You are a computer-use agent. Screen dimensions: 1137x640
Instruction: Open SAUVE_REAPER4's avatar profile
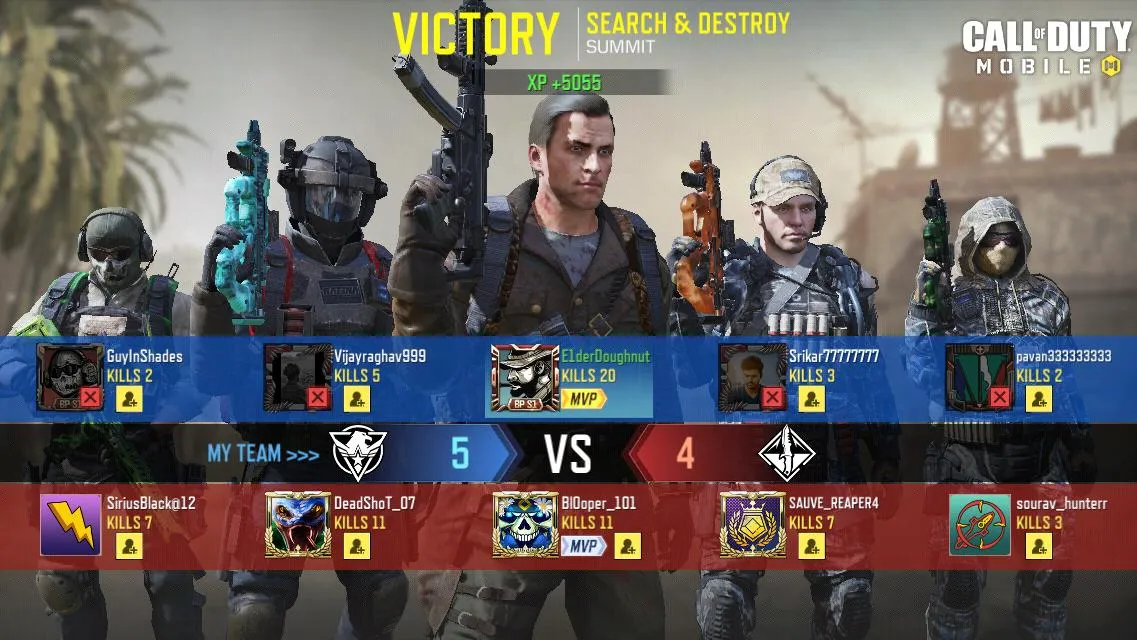point(752,525)
